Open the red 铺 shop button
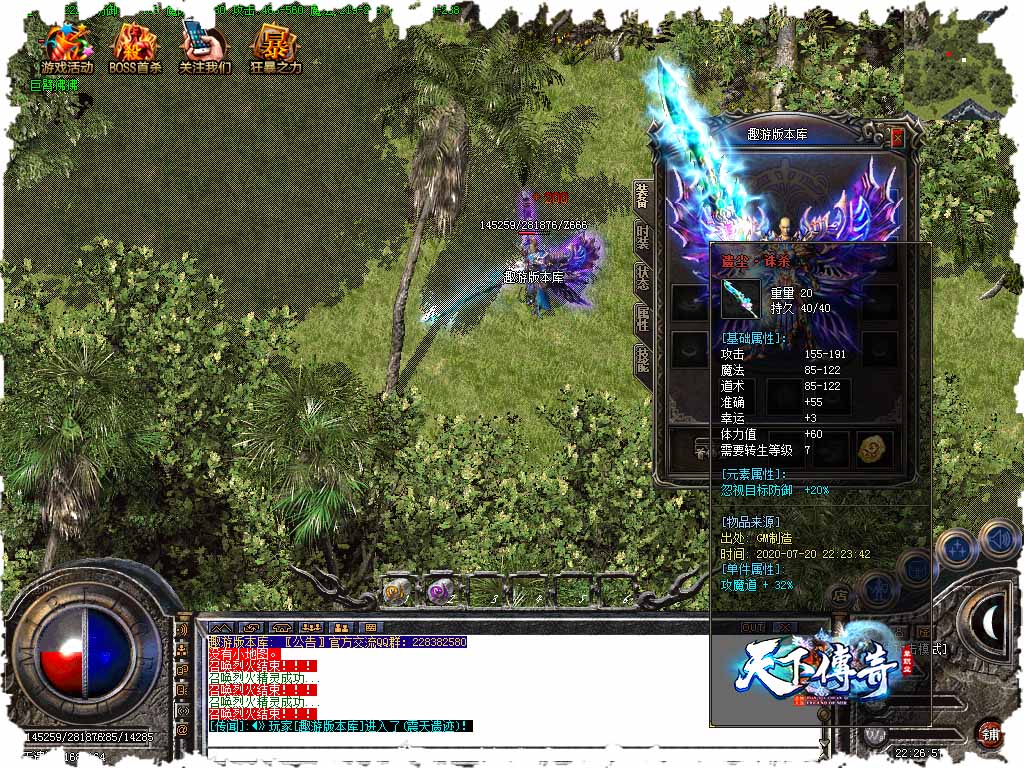 (990, 732)
